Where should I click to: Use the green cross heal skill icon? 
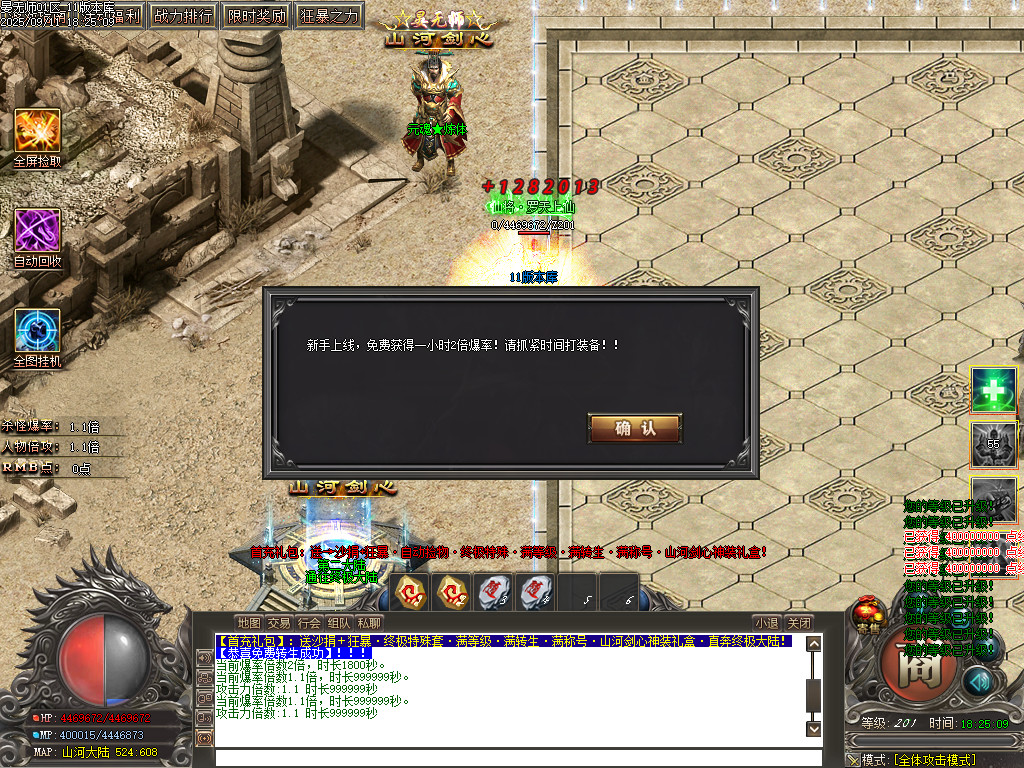click(x=994, y=391)
